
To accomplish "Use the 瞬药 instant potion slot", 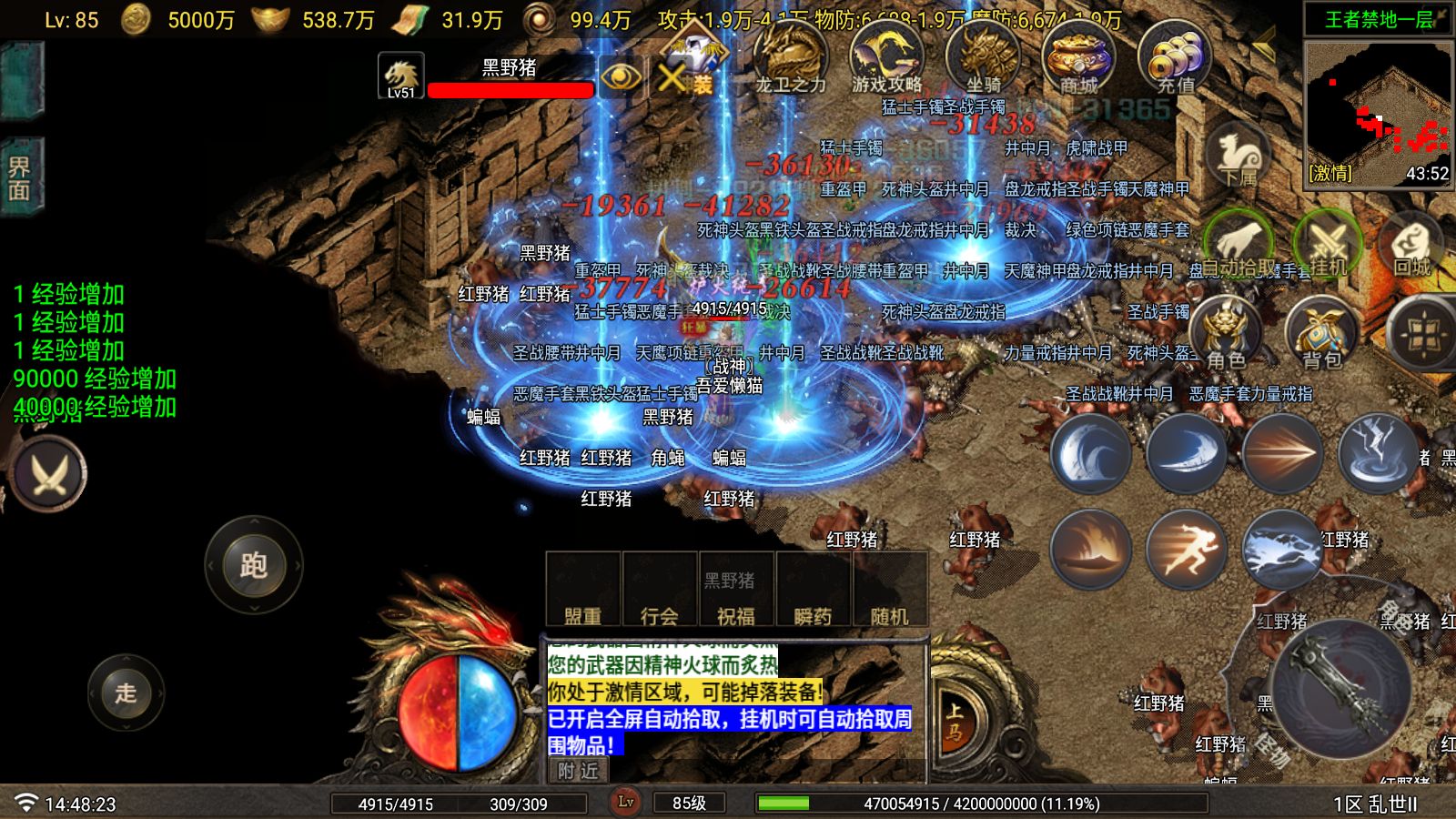I will (x=813, y=590).
